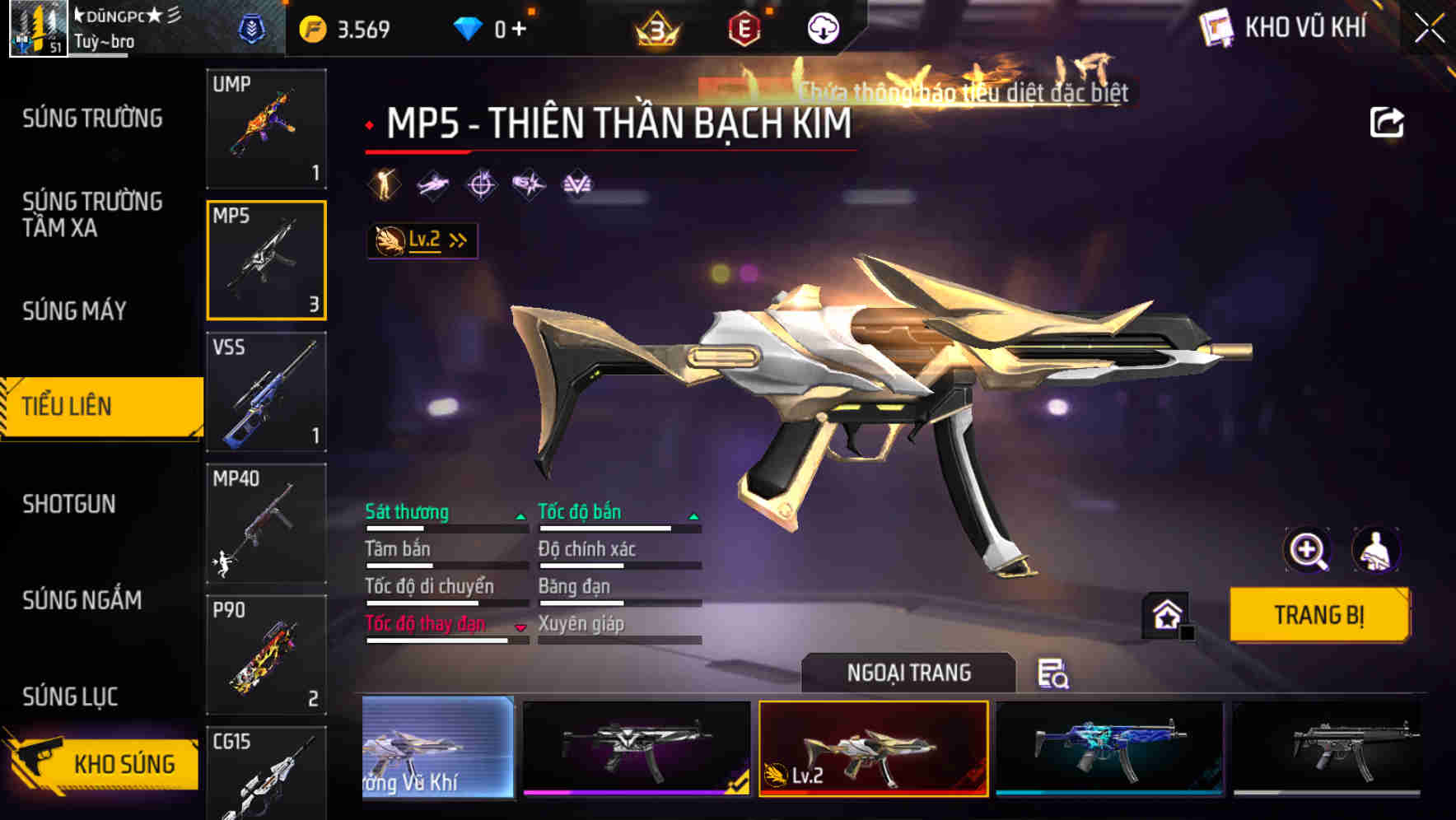Click the clan shield icon beside player name
This screenshot has width=1456, height=820.
click(253, 27)
